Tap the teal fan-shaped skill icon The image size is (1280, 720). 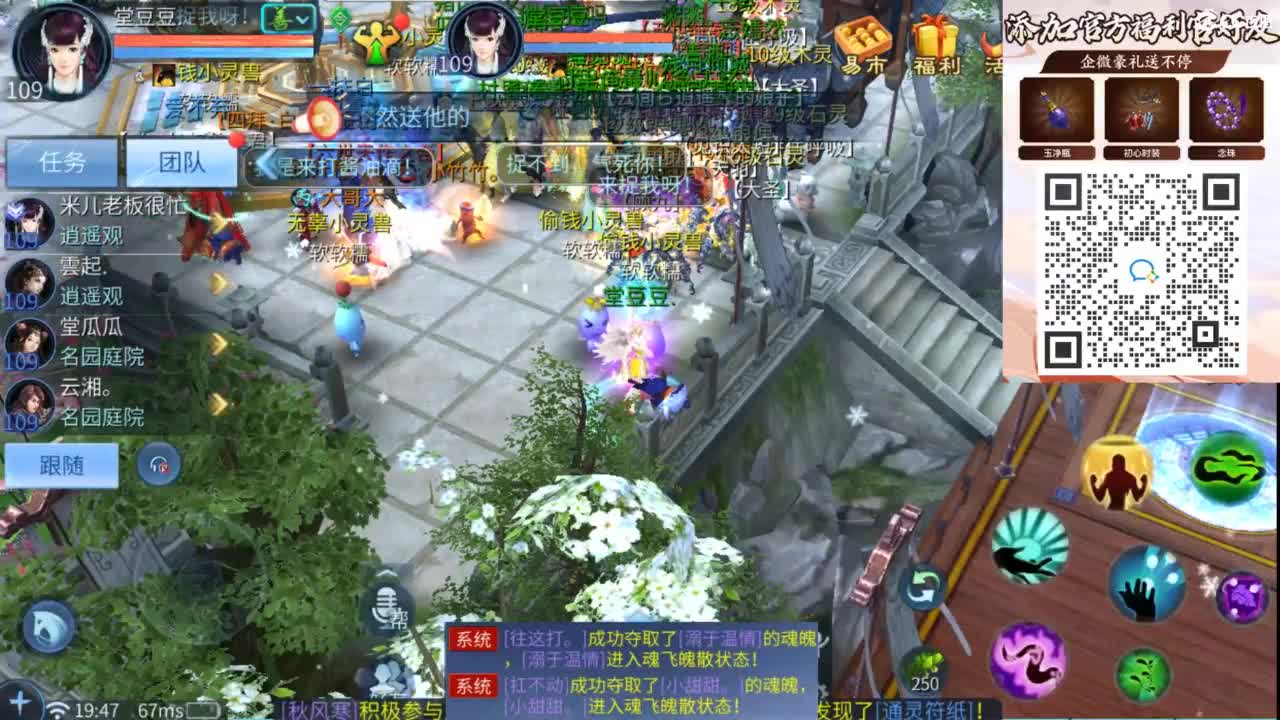pos(1027,545)
